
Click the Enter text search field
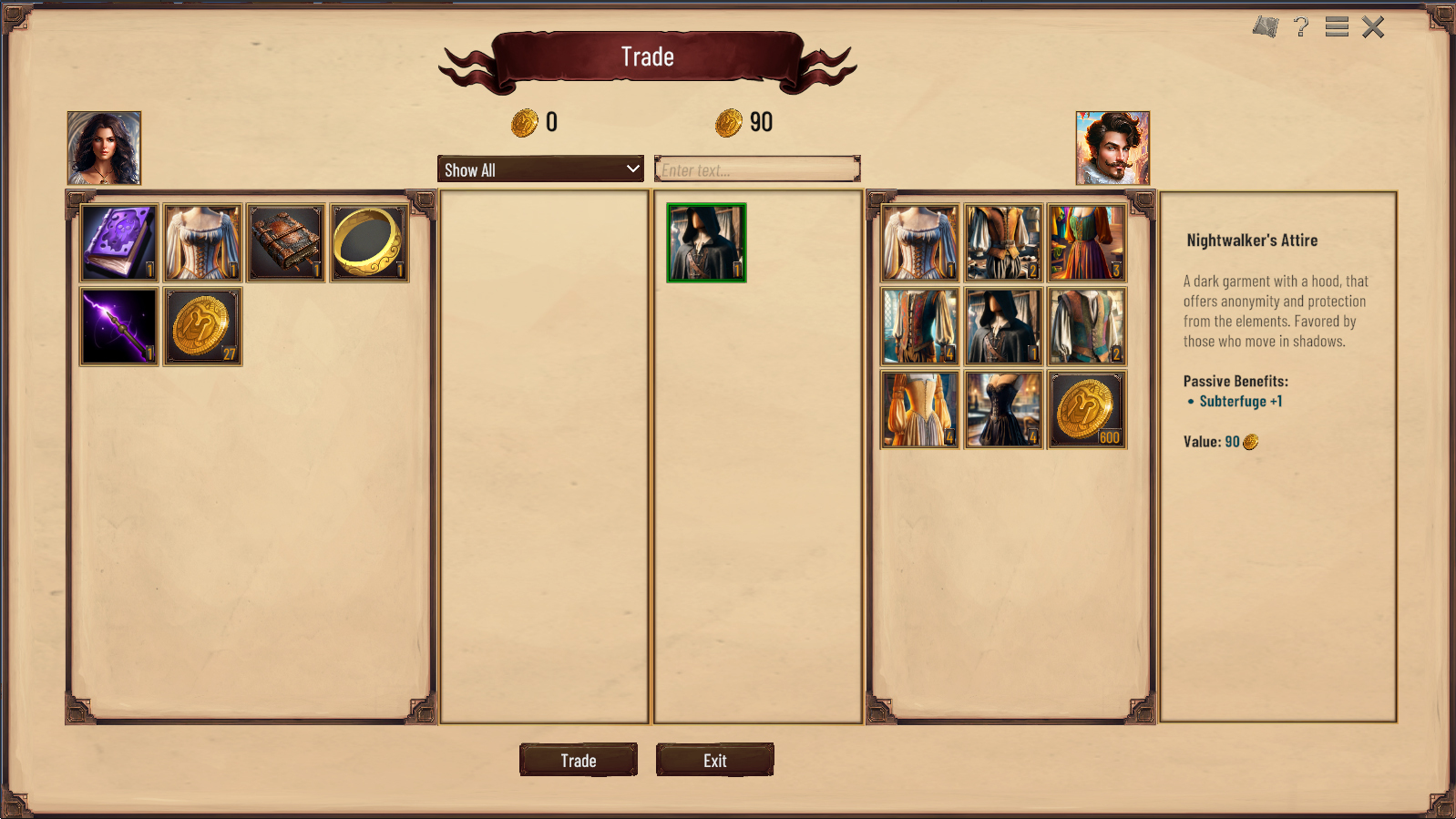(757, 168)
